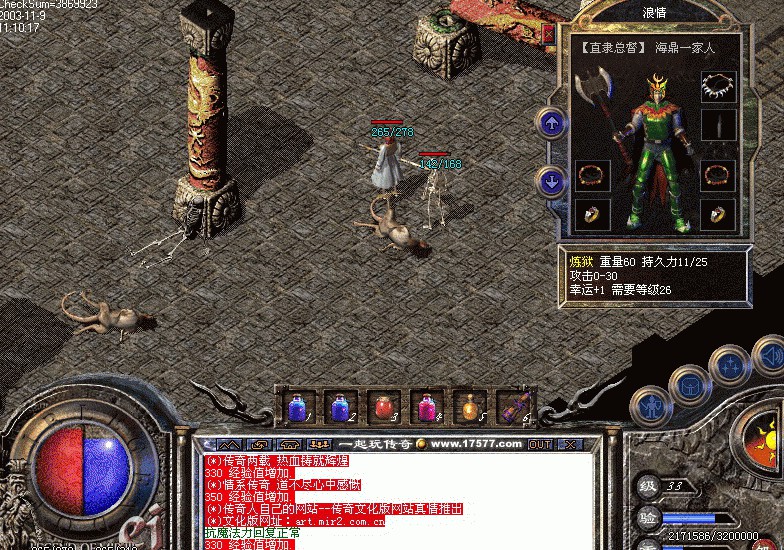Use the yellow potion in belt slot 5
This screenshot has width=784, height=550.
pyautogui.click(x=469, y=407)
